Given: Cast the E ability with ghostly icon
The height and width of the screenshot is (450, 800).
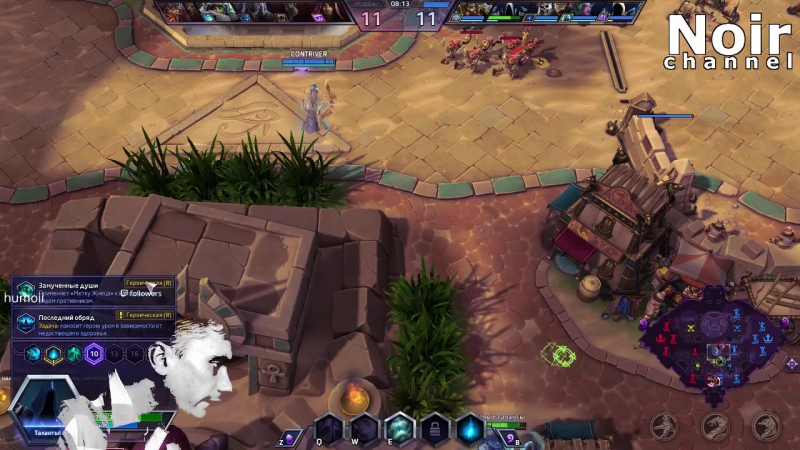Looking at the screenshot, I should tap(399, 429).
